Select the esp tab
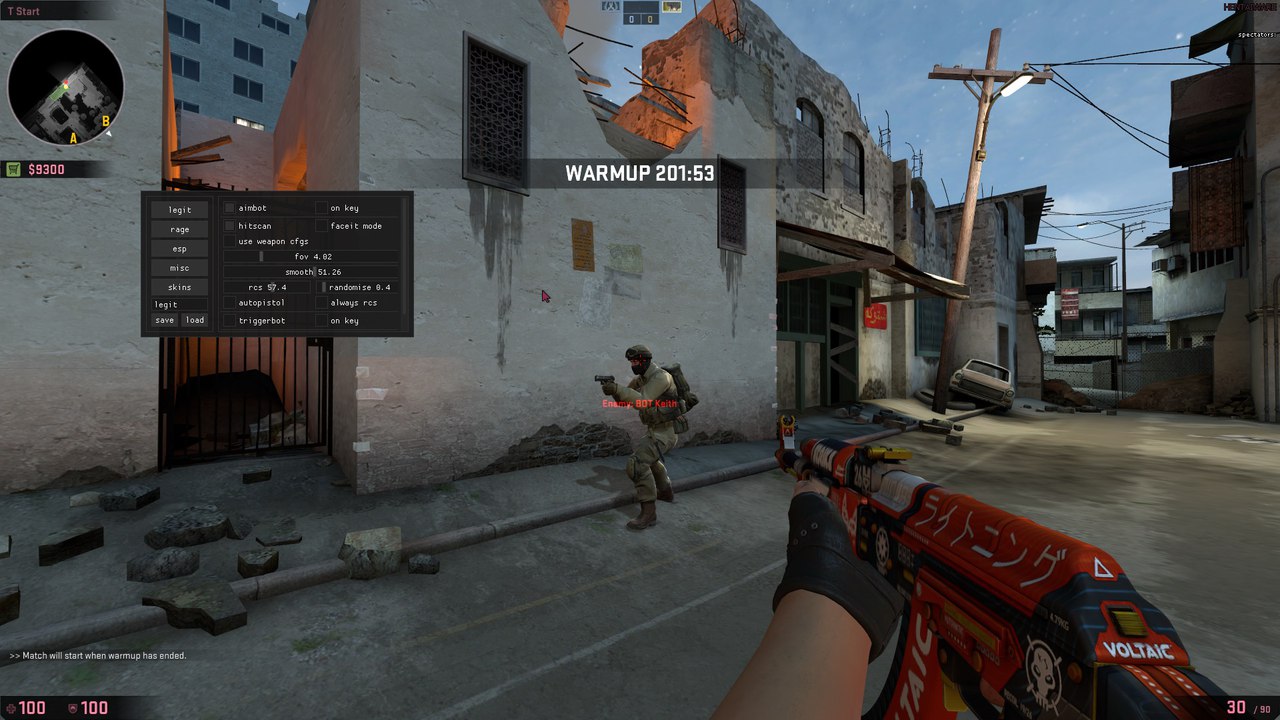Screen dimensions: 1280x720 click(x=180, y=249)
